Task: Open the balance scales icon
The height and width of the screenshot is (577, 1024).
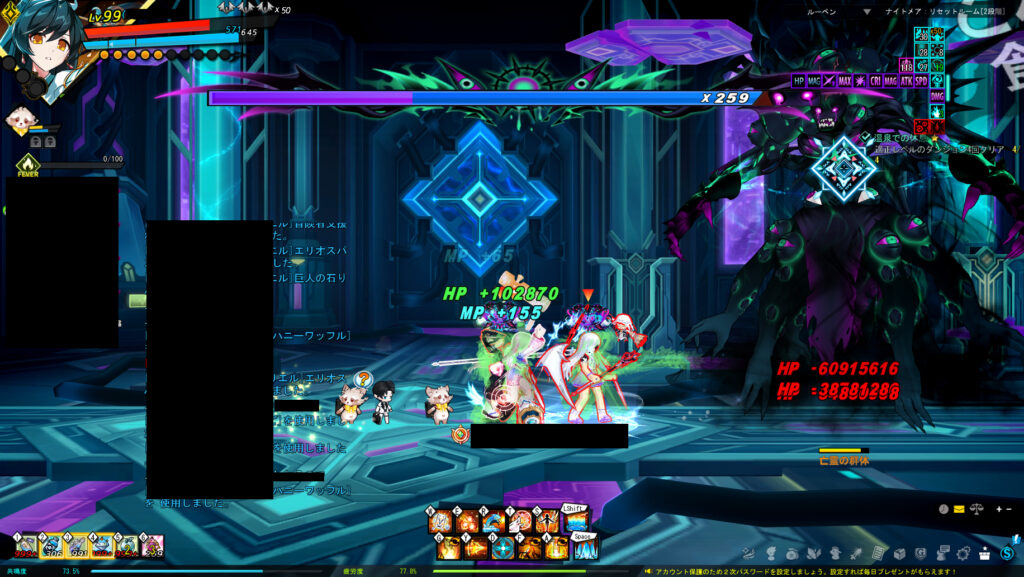Action: click(x=976, y=509)
